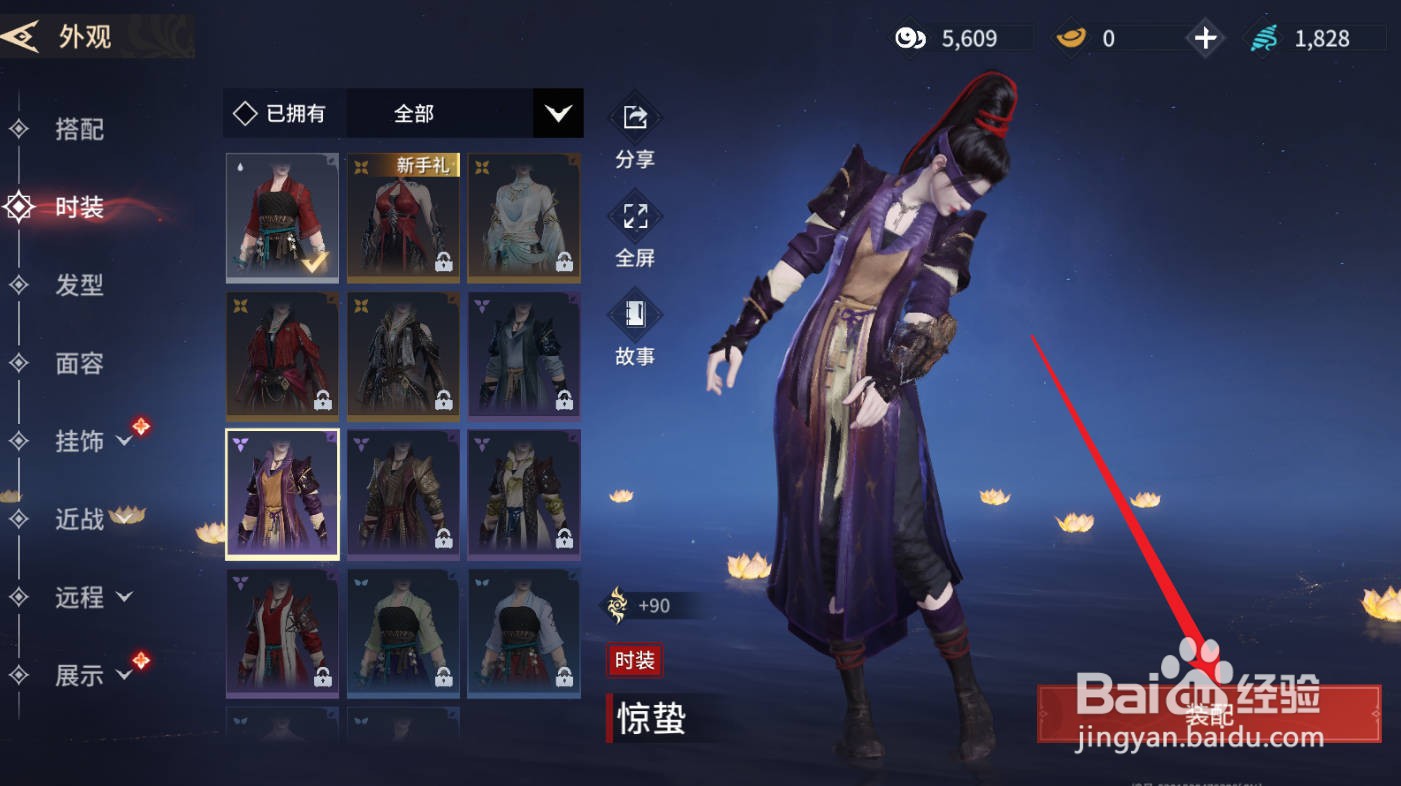Viewport: 1401px width, 786px height.
Task: Select the purple 惊蛰 outfit card
Action: pos(282,493)
